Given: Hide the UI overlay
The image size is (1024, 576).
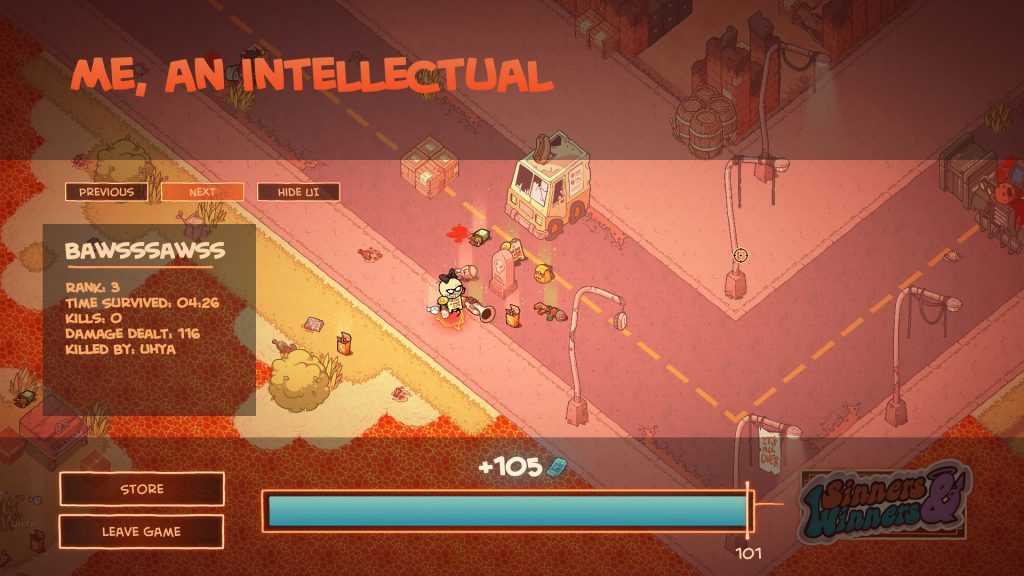Looking at the screenshot, I should tap(298, 192).
